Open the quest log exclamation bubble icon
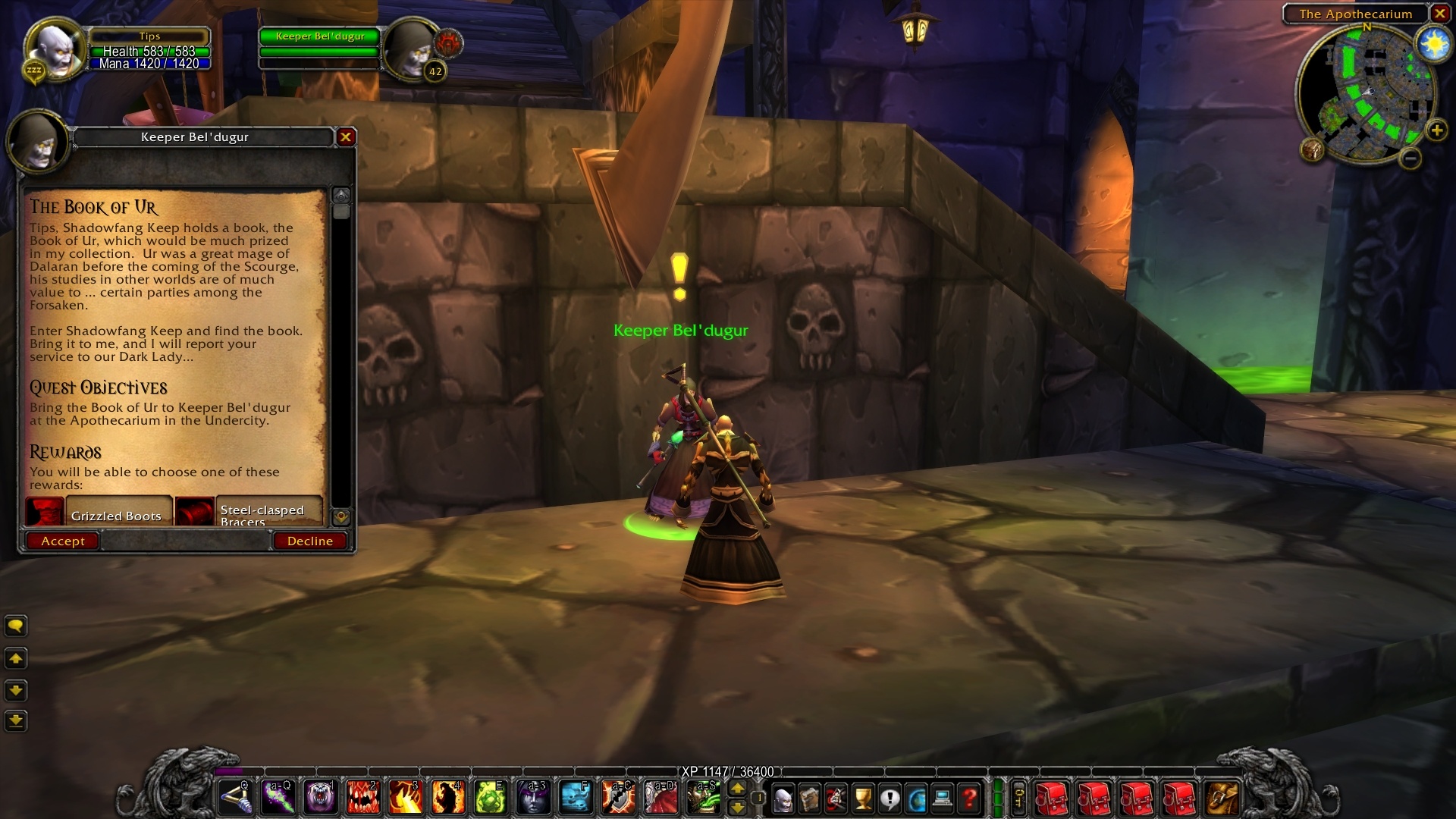This screenshot has height=819, width=1456. (x=889, y=798)
